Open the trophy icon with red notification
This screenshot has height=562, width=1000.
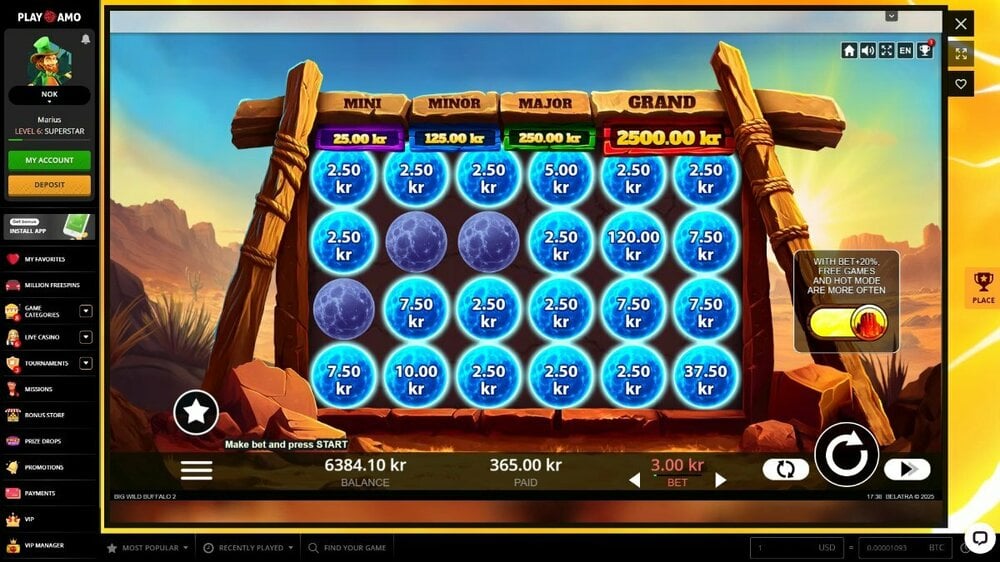point(925,50)
